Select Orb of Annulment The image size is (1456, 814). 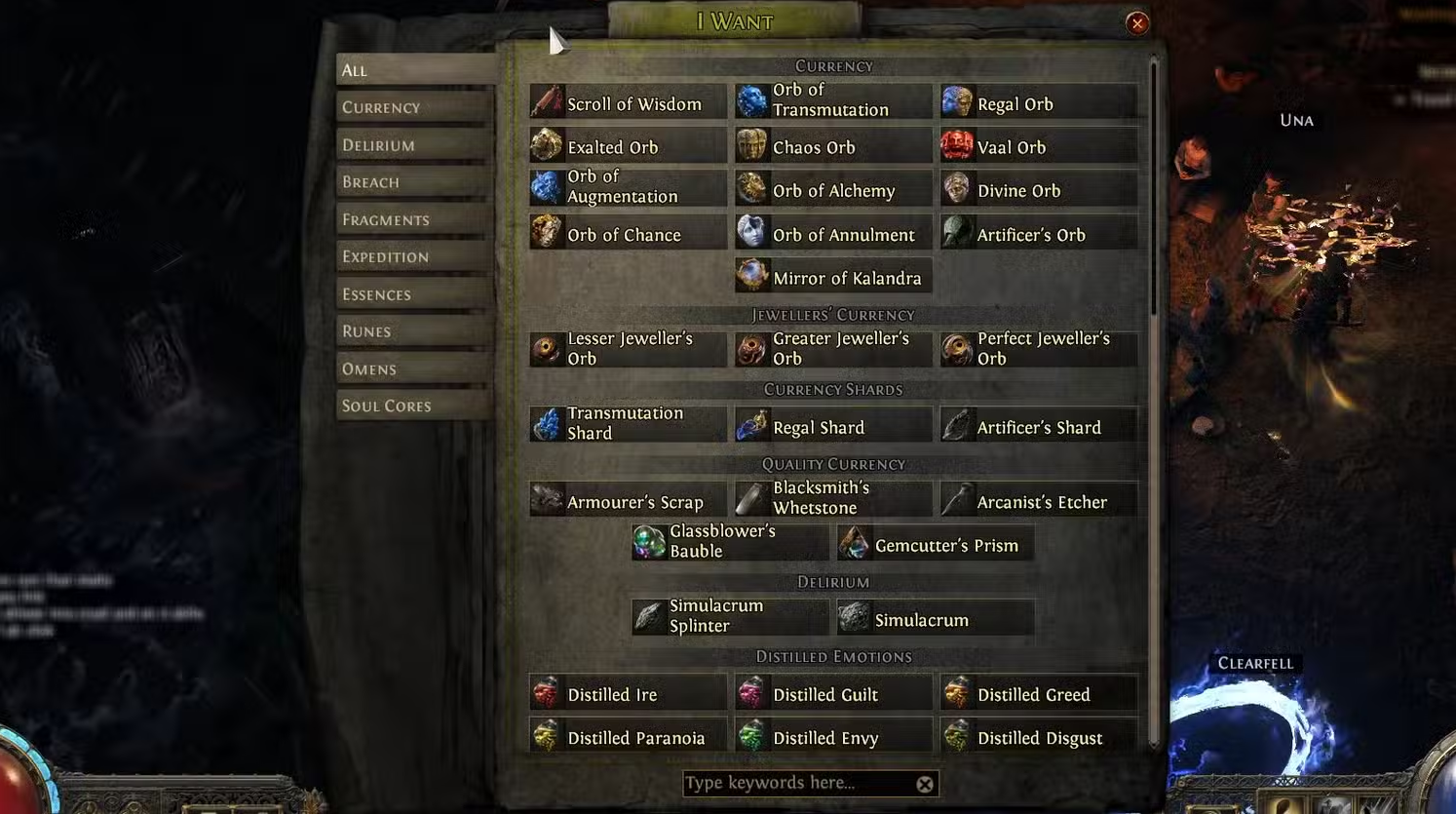coord(832,235)
